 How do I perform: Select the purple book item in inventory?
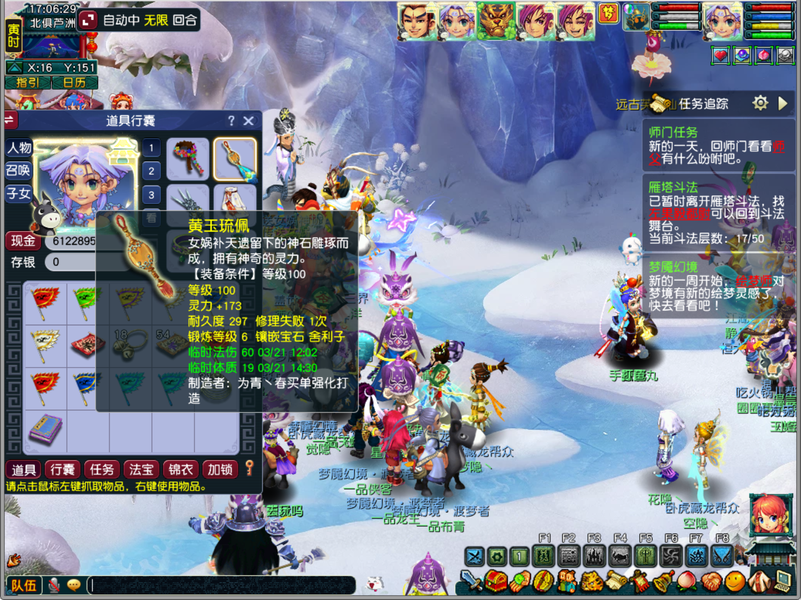point(45,429)
